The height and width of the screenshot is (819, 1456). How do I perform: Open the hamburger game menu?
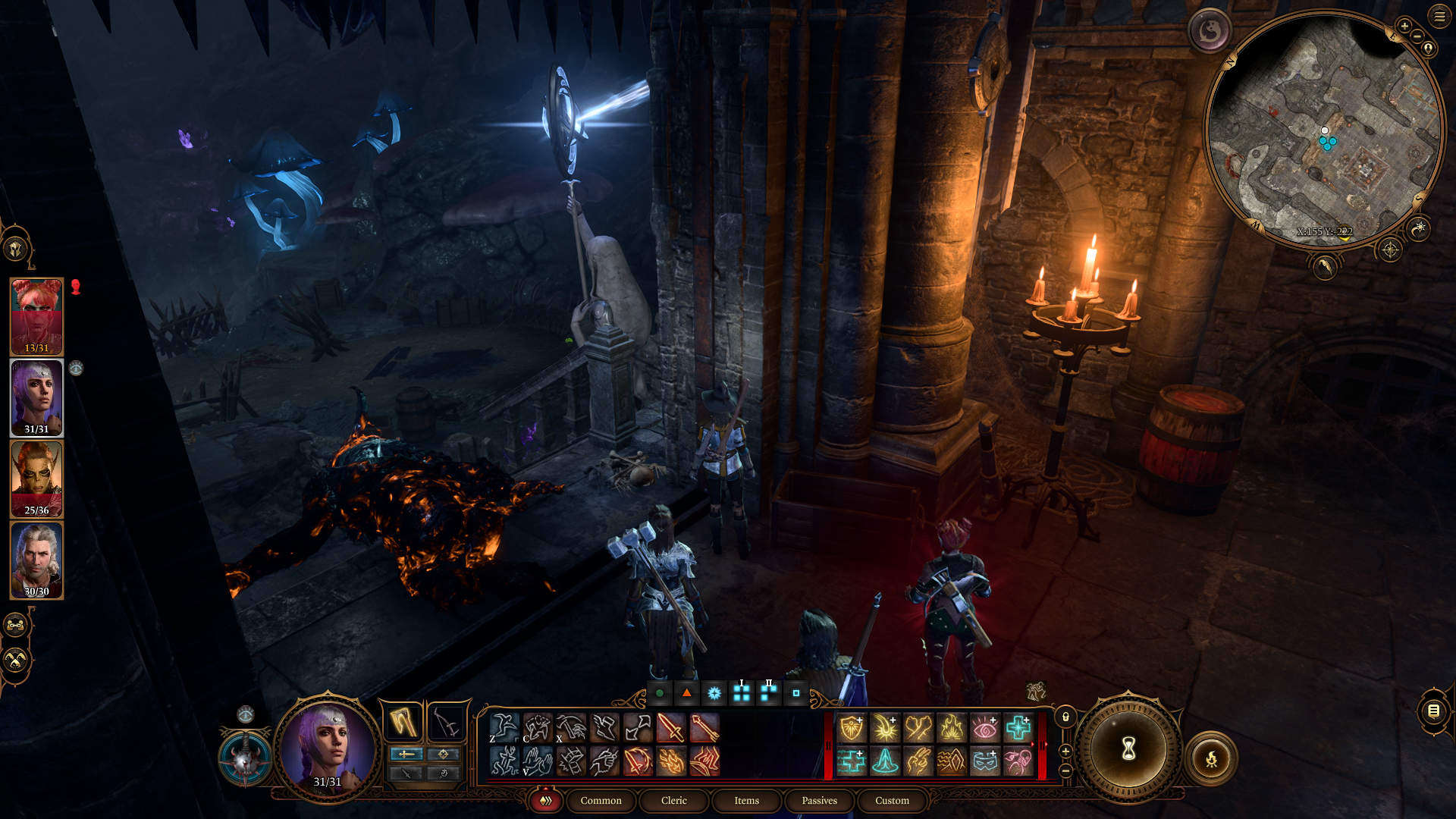pyautogui.click(x=1439, y=16)
